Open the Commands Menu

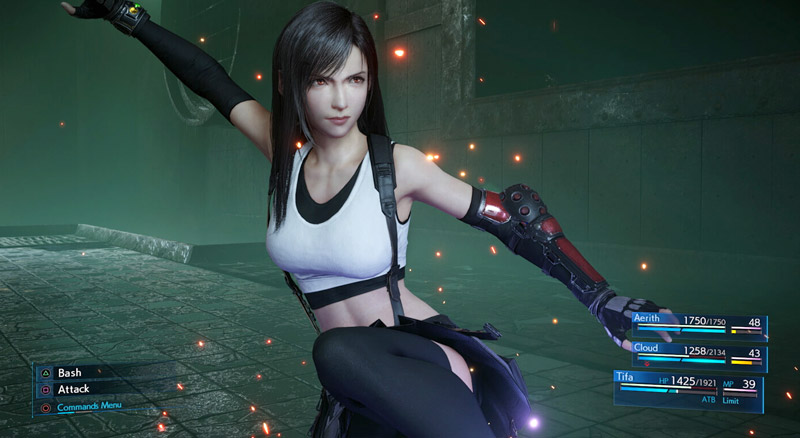88,406
